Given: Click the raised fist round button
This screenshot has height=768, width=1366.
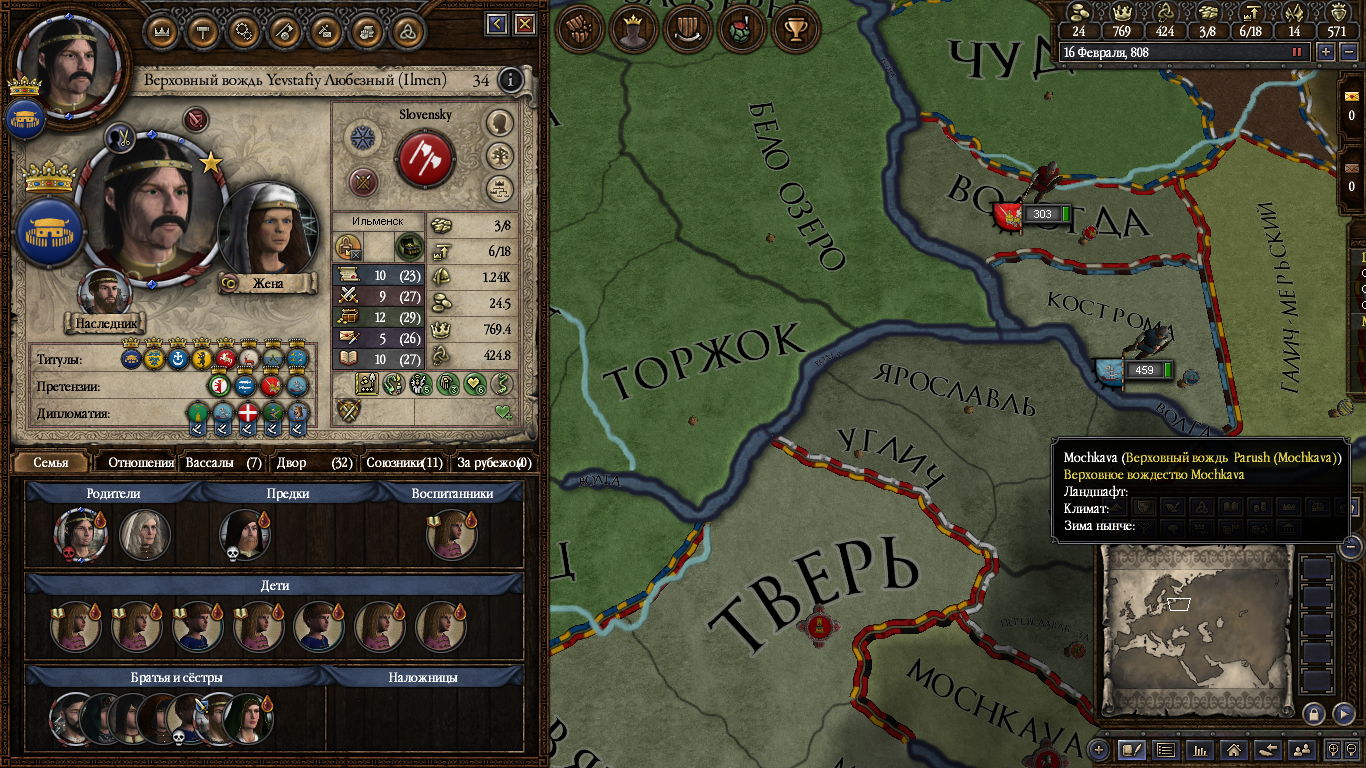Looking at the screenshot, I should pos(580,29).
